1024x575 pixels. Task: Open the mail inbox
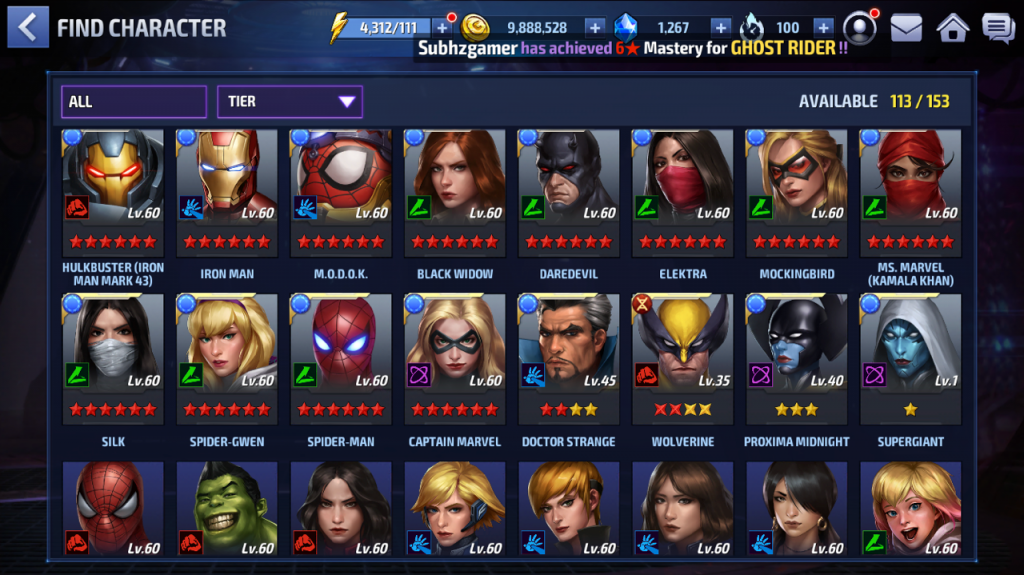(x=906, y=28)
